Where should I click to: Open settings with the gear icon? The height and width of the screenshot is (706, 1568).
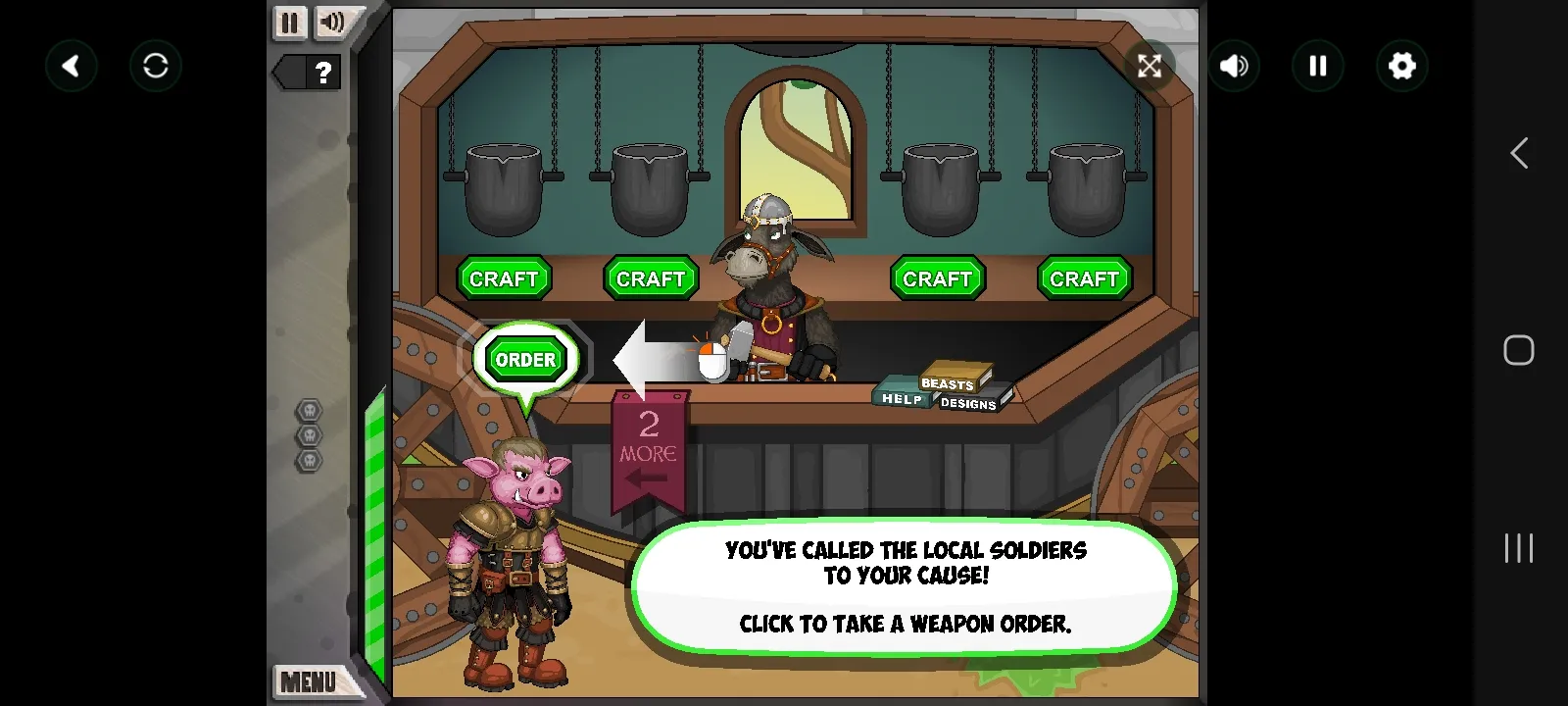click(x=1402, y=66)
